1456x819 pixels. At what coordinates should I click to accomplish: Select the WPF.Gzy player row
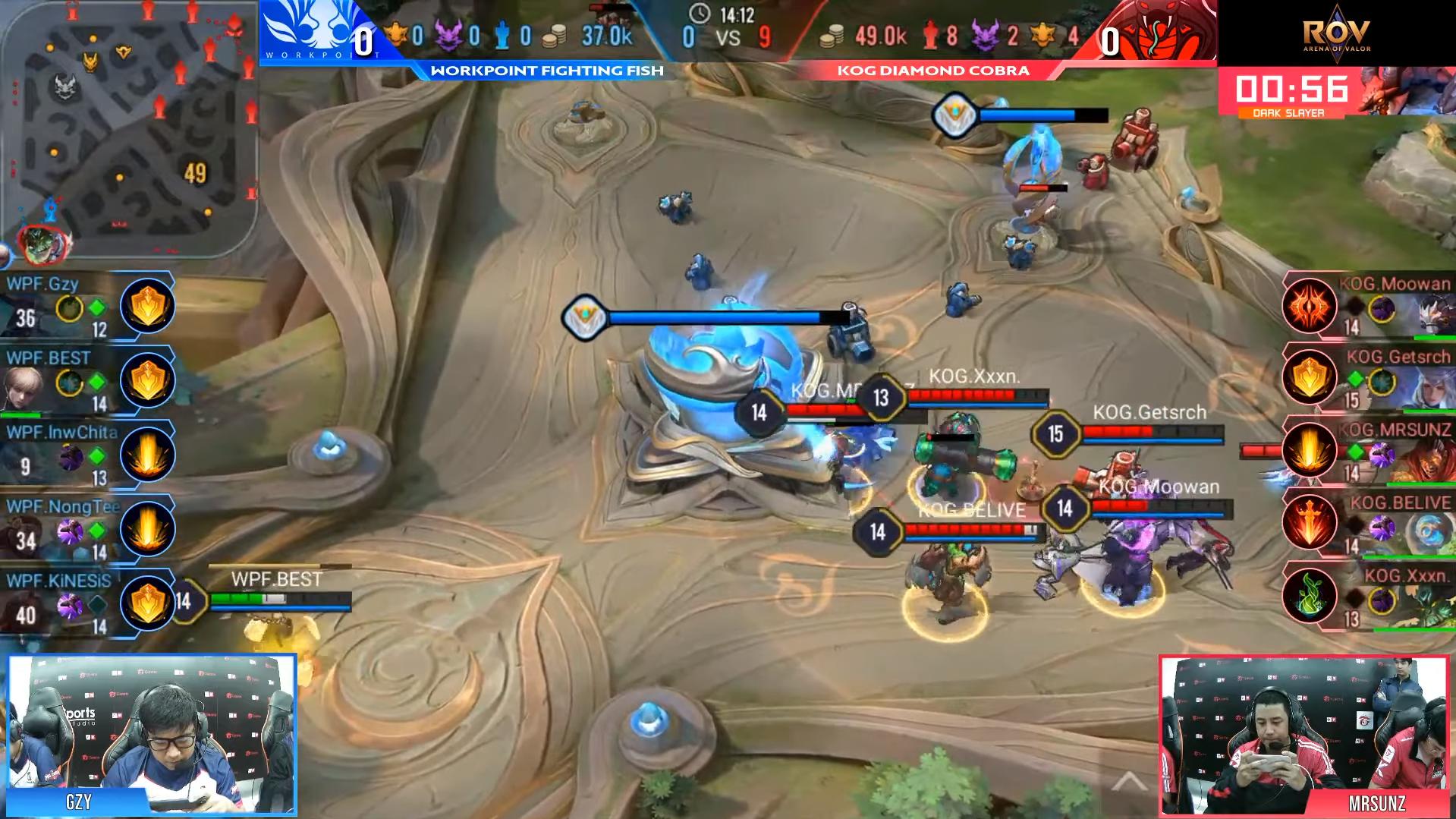(87, 307)
